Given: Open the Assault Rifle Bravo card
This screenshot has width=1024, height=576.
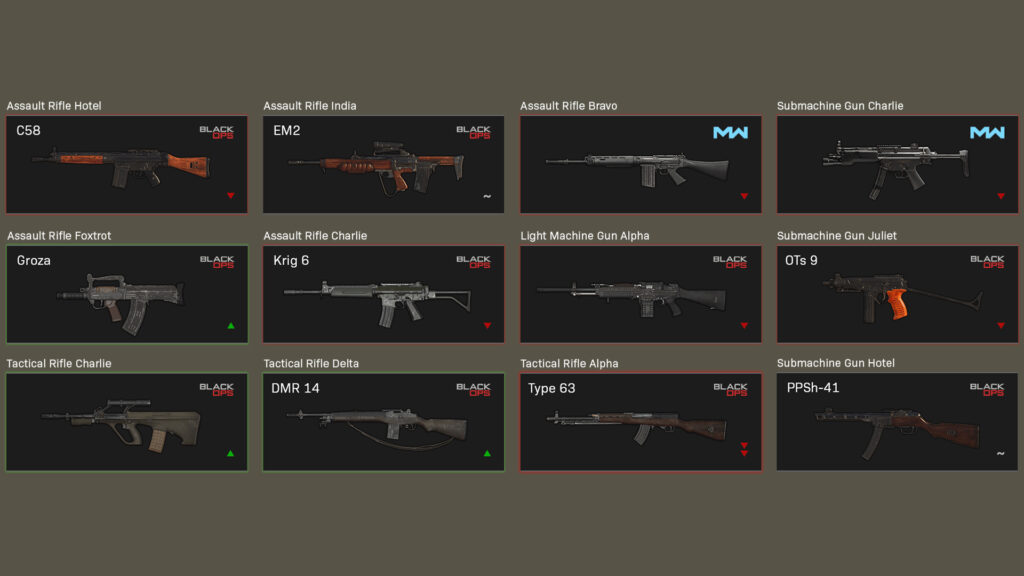Looking at the screenshot, I should click(x=641, y=164).
